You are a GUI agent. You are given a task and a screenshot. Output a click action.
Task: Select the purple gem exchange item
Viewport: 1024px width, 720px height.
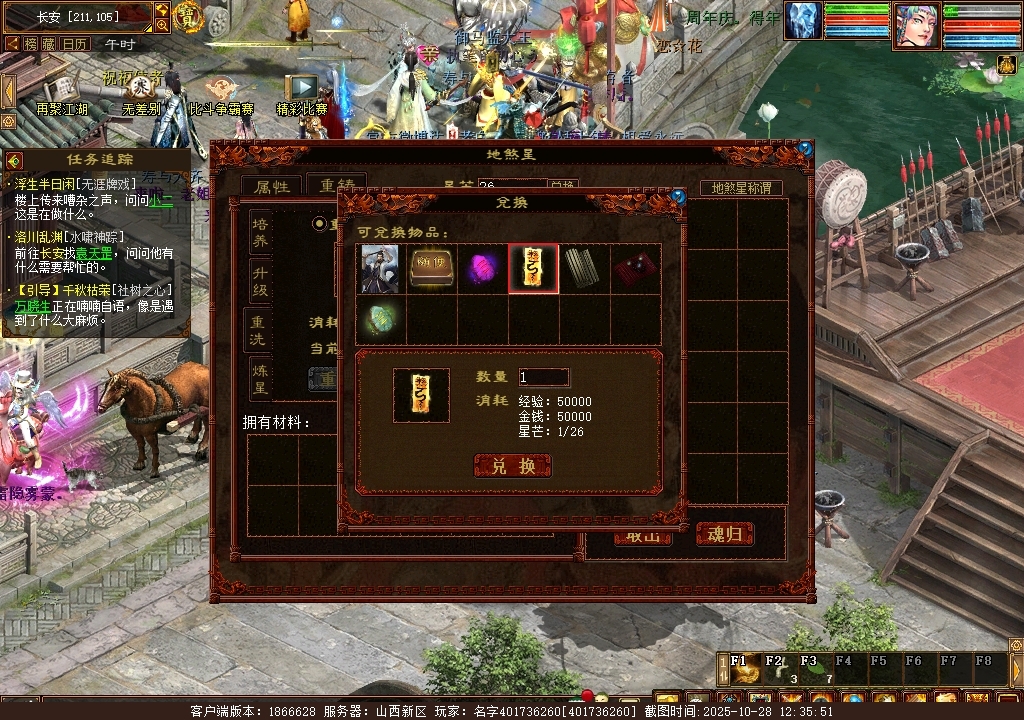(x=483, y=269)
